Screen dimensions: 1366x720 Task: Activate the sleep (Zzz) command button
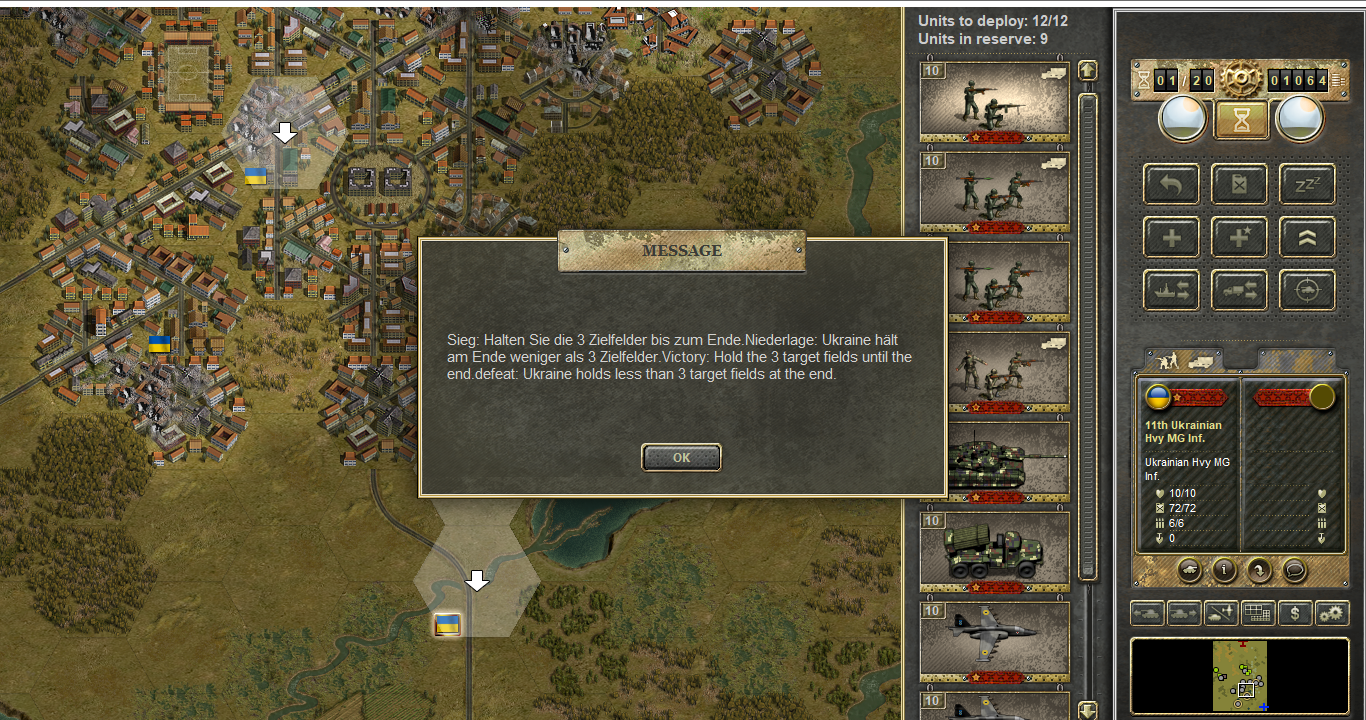click(x=1307, y=185)
